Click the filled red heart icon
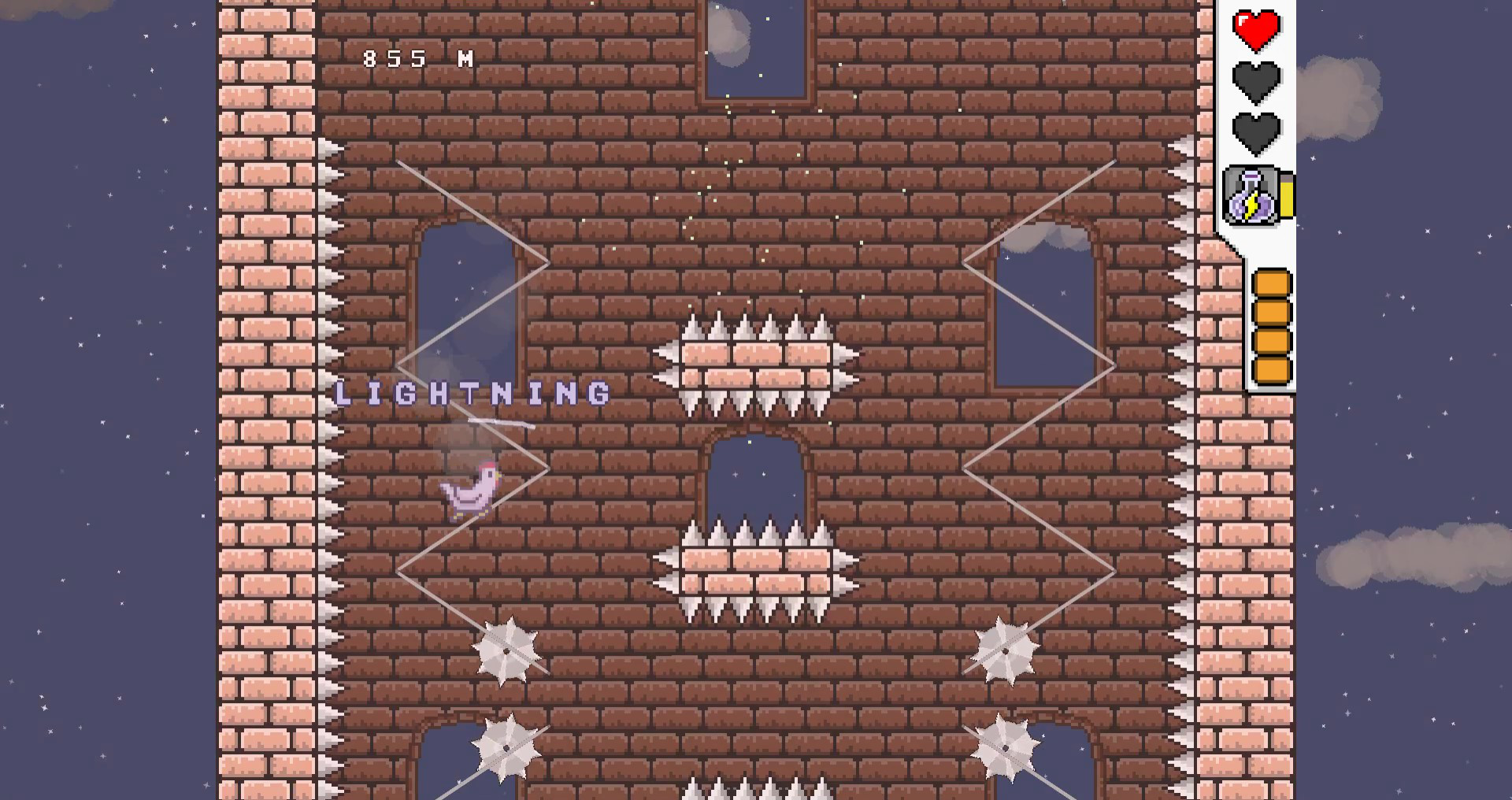1512x800 pixels. 1255,28
